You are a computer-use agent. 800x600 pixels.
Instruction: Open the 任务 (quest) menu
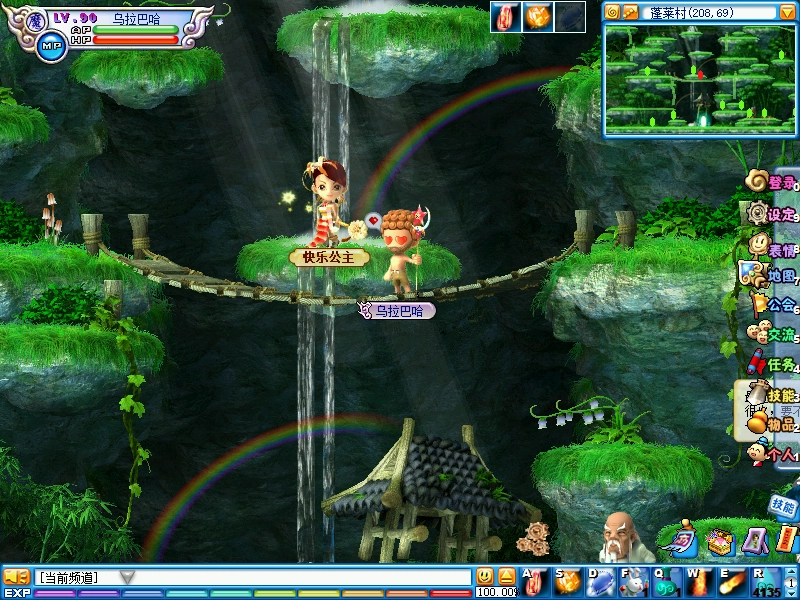coord(772,364)
